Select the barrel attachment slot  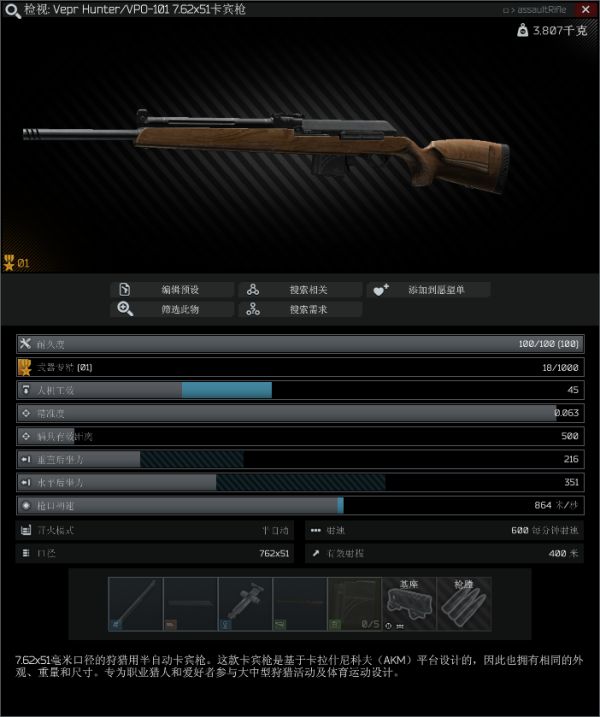click(x=135, y=604)
